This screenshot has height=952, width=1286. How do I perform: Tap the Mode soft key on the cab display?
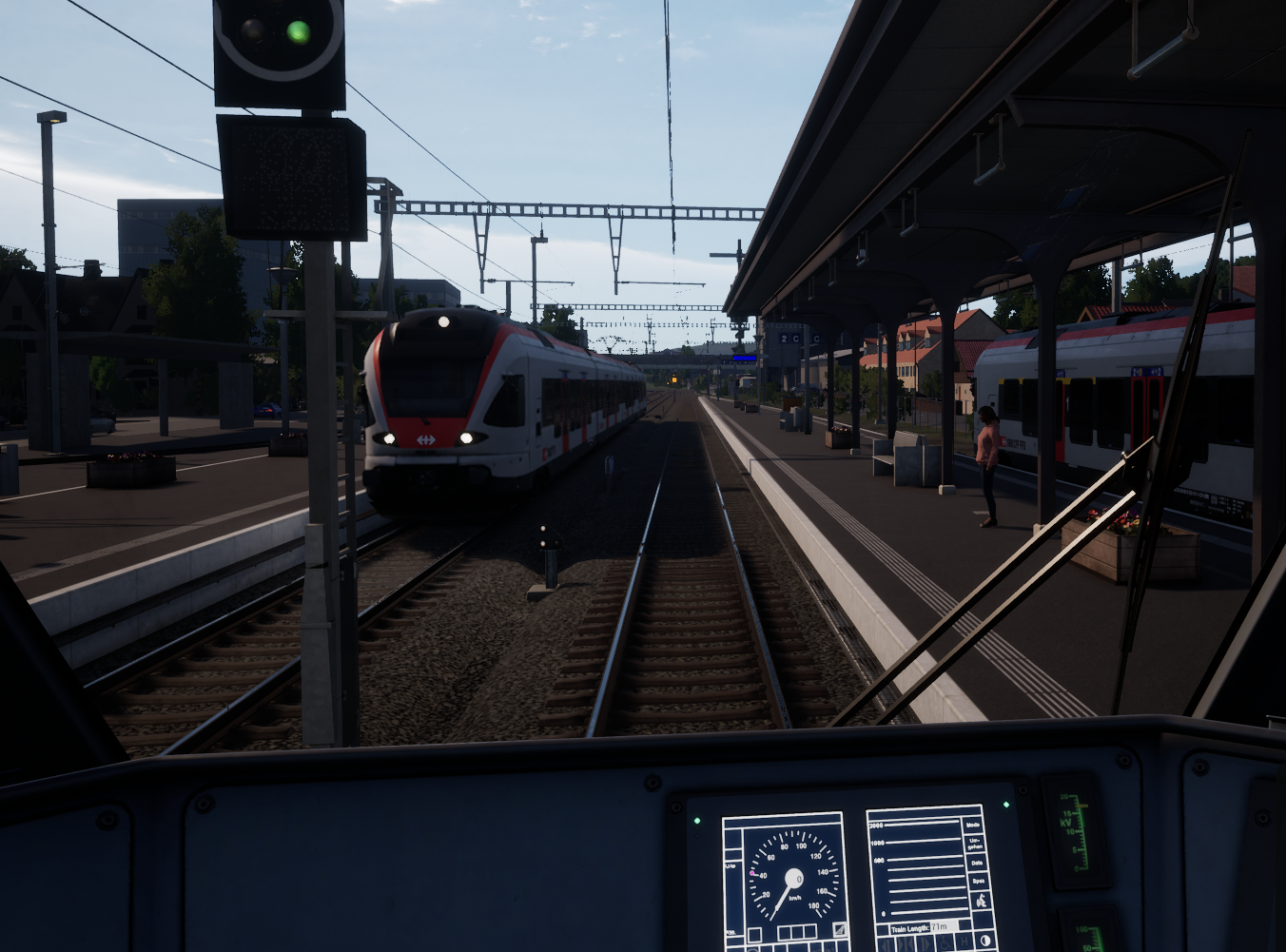[x=973, y=825]
